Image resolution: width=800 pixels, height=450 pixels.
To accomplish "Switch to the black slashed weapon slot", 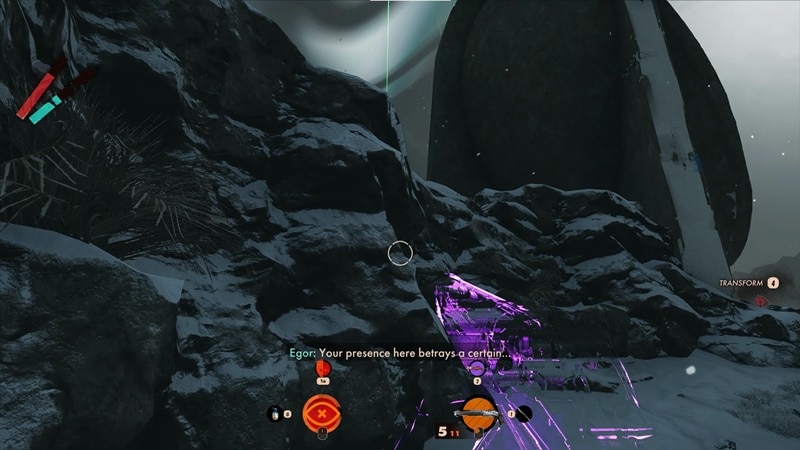I will click(523, 412).
